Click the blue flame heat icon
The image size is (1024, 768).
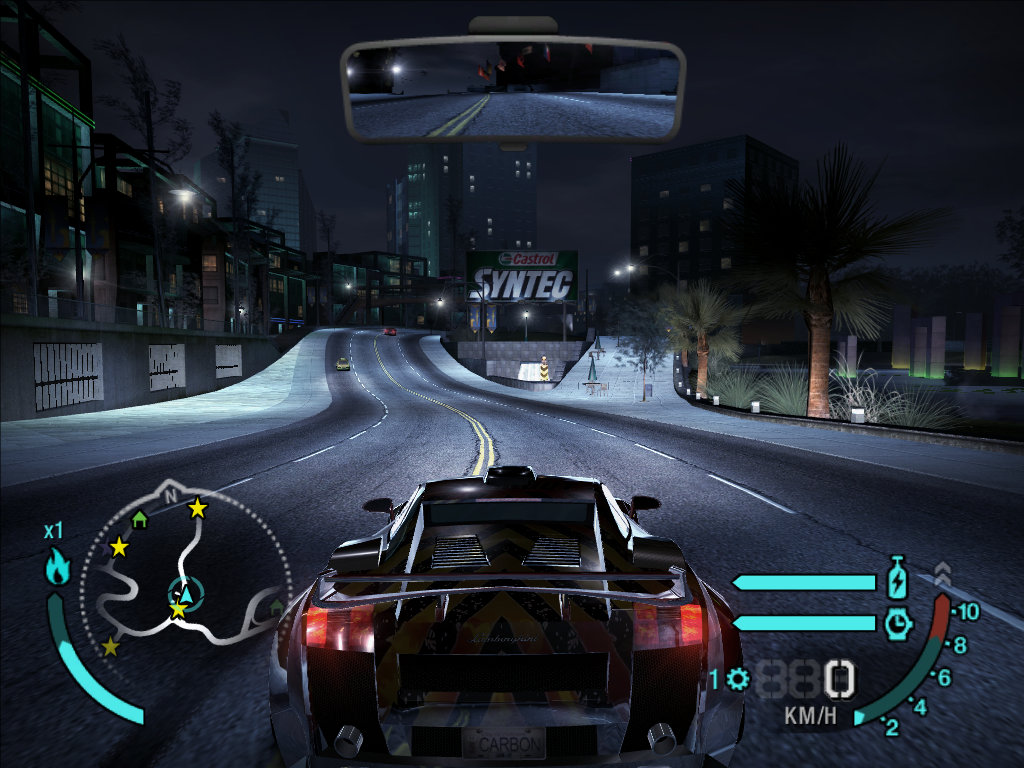tap(57, 568)
